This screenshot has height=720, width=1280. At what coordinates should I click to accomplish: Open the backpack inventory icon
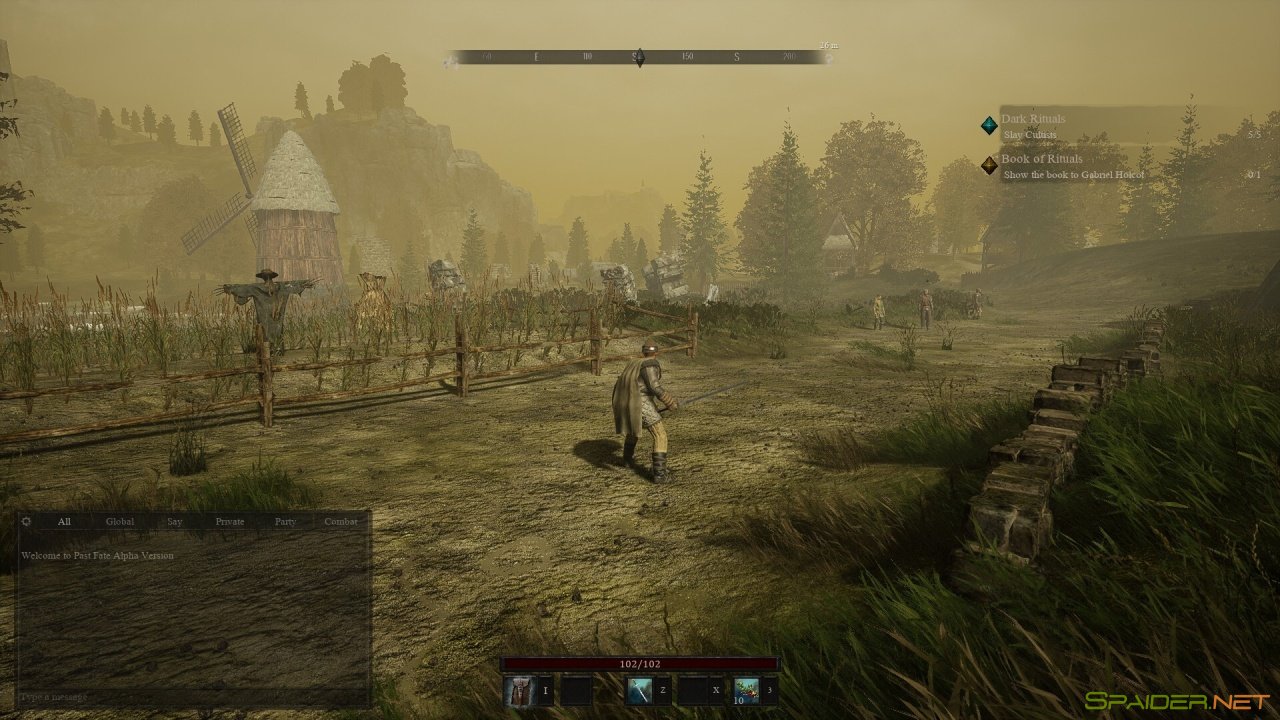coord(519,690)
